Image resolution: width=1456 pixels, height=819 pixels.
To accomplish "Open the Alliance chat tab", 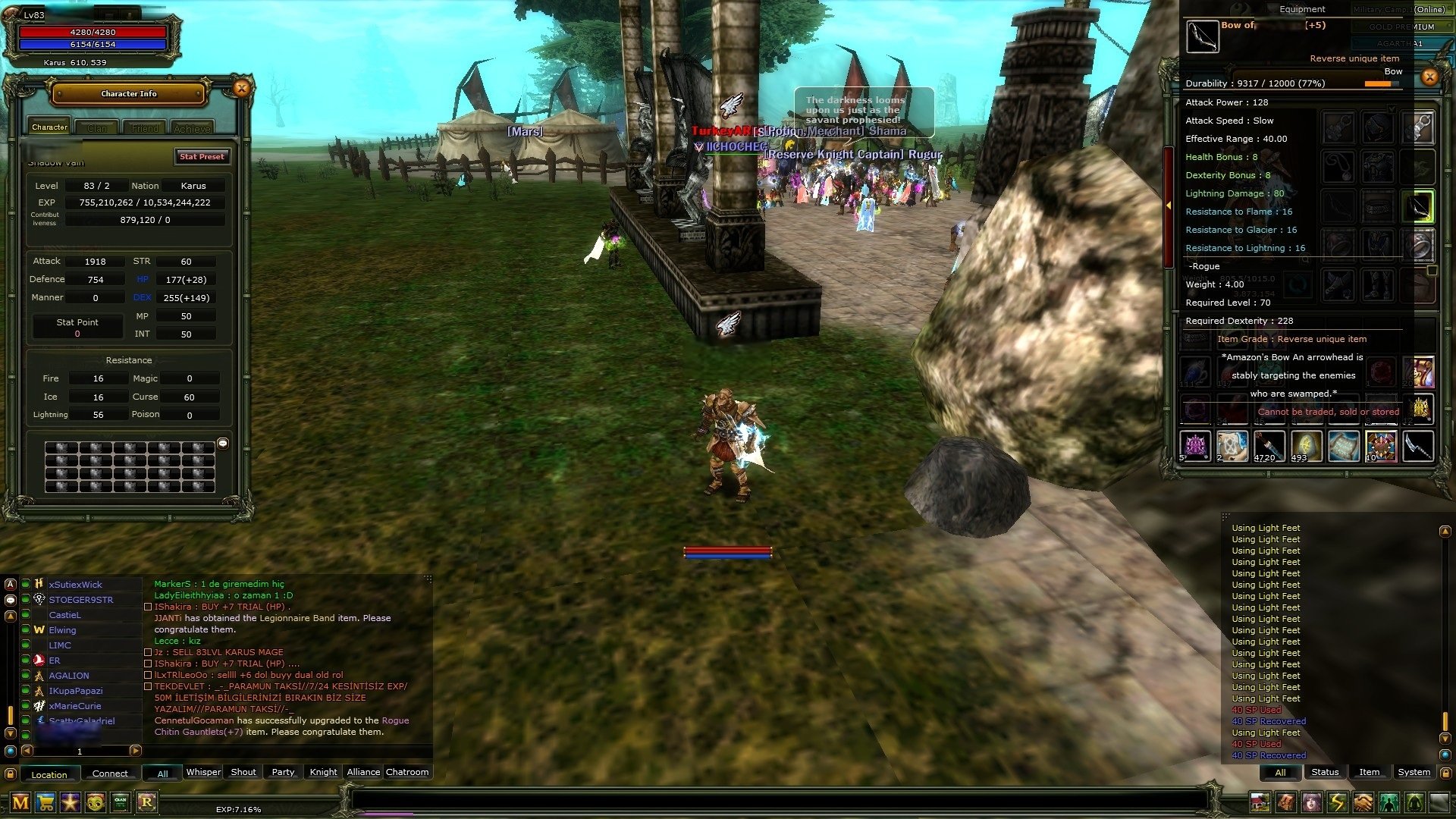I will pos(363,772).
